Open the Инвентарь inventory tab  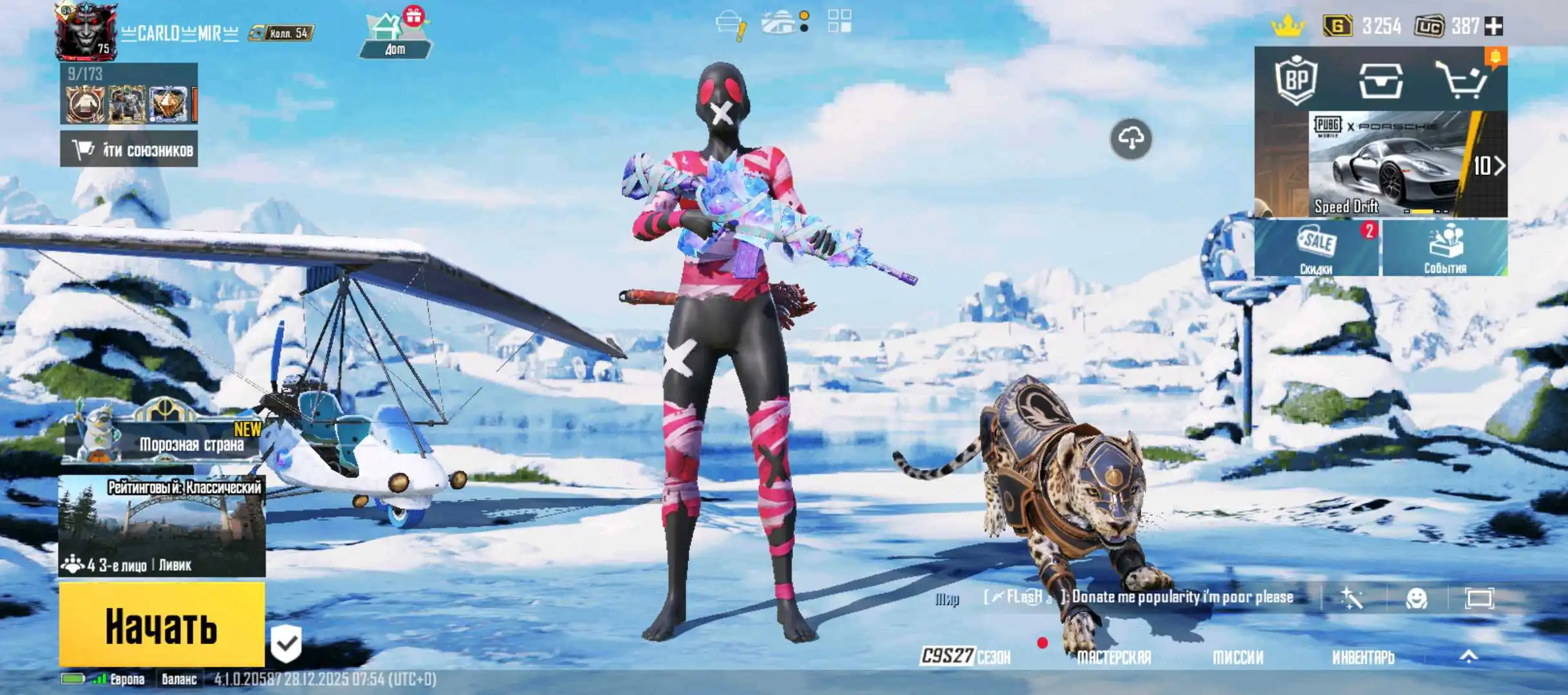[x=1363, y=657]
